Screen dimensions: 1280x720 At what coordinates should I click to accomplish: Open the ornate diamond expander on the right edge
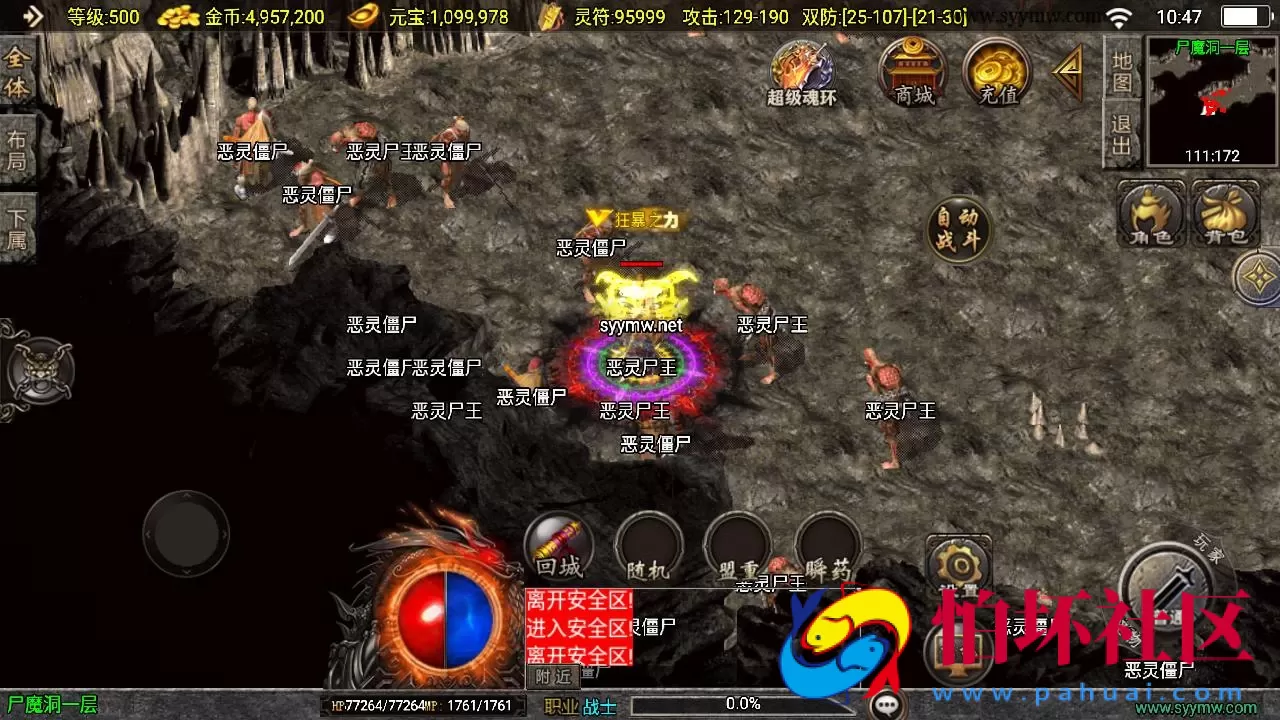(1258, 277)
